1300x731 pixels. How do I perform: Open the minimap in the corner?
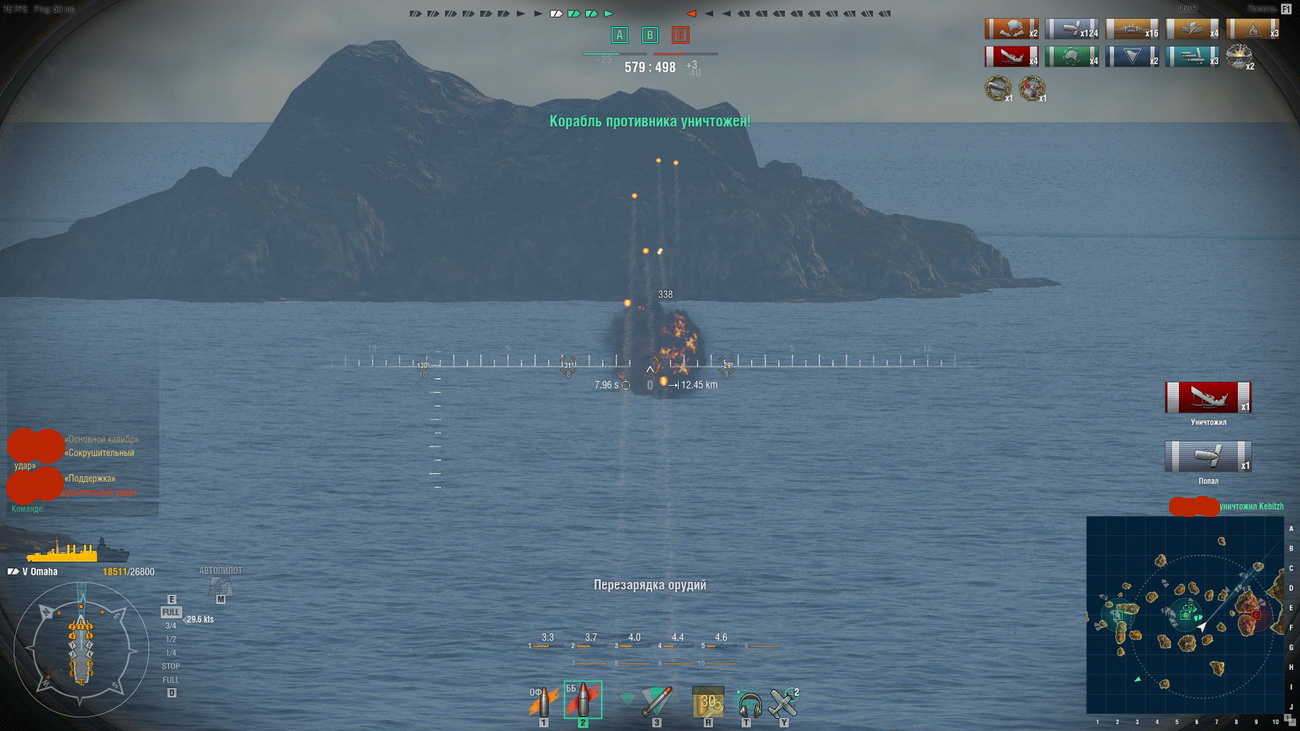pos(1184,614)
